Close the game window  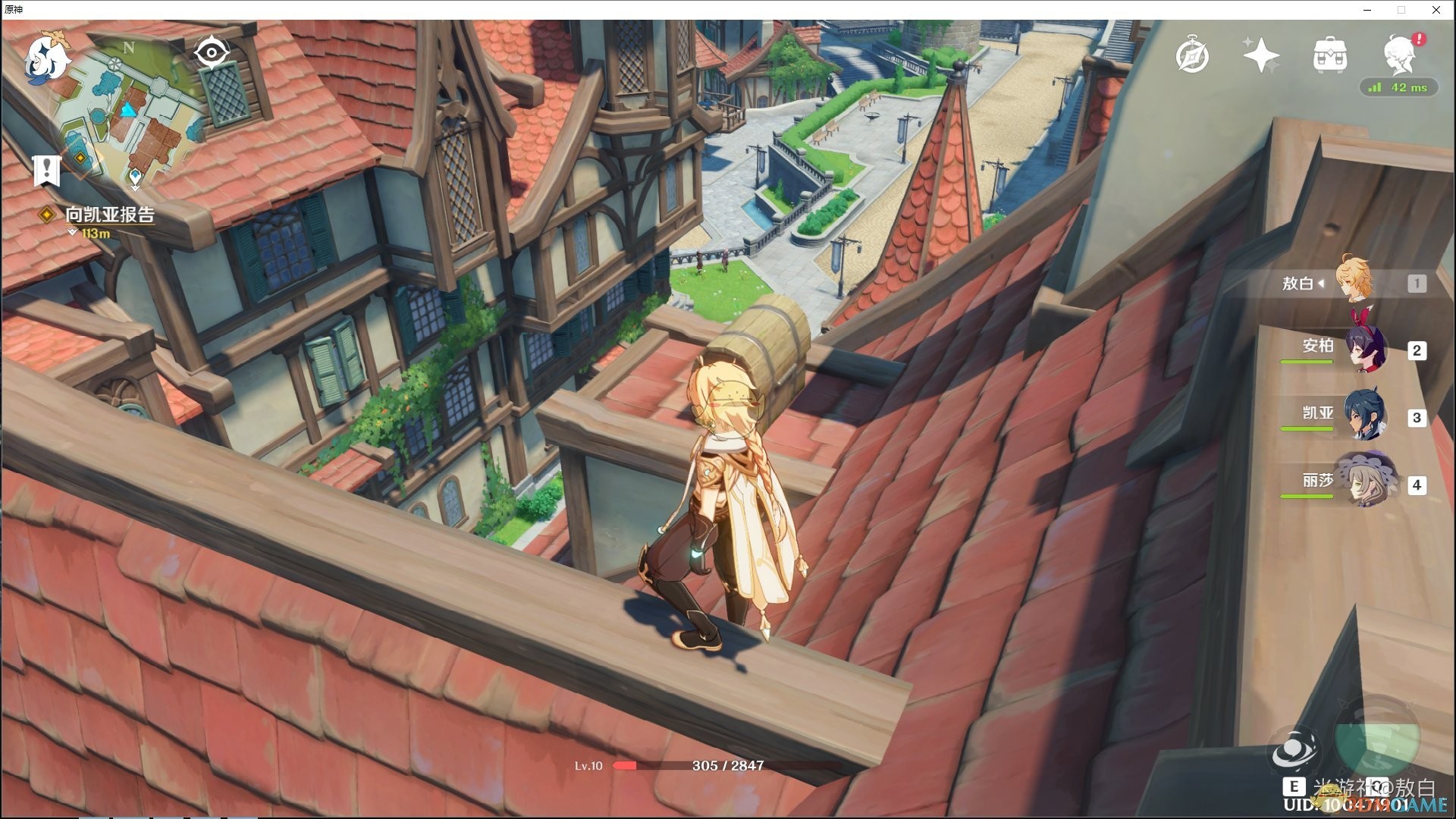[x=1436, y=10]
